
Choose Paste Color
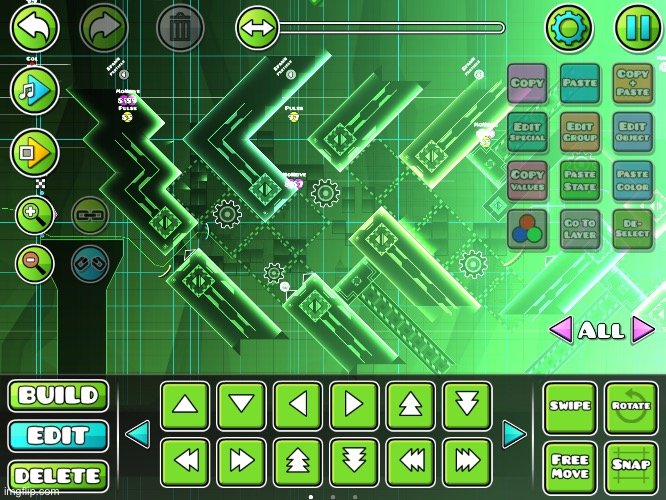click(633, 180)
